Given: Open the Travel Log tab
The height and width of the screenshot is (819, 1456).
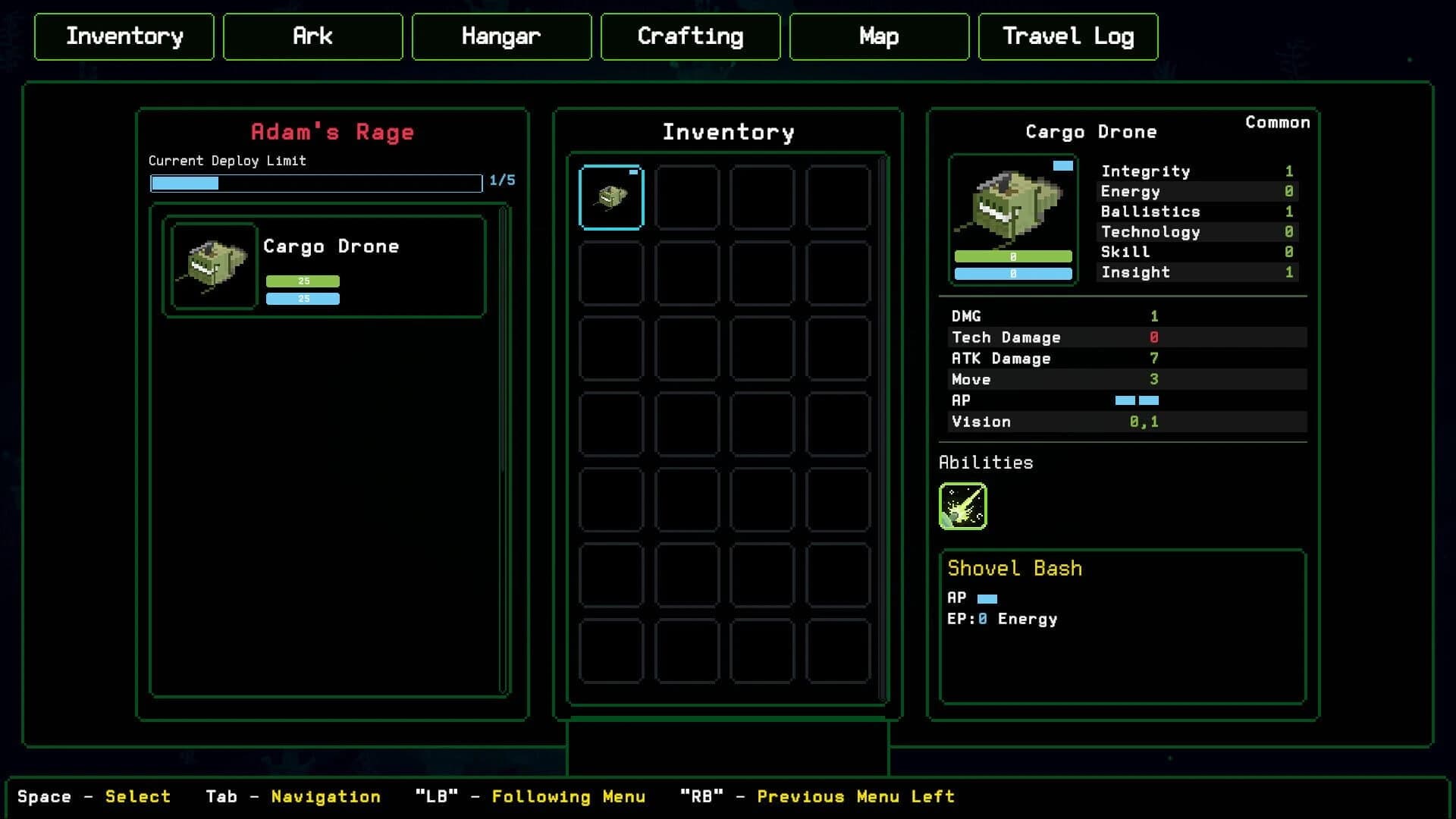Looking at the screenshot, I should [x=1068, y=36].
